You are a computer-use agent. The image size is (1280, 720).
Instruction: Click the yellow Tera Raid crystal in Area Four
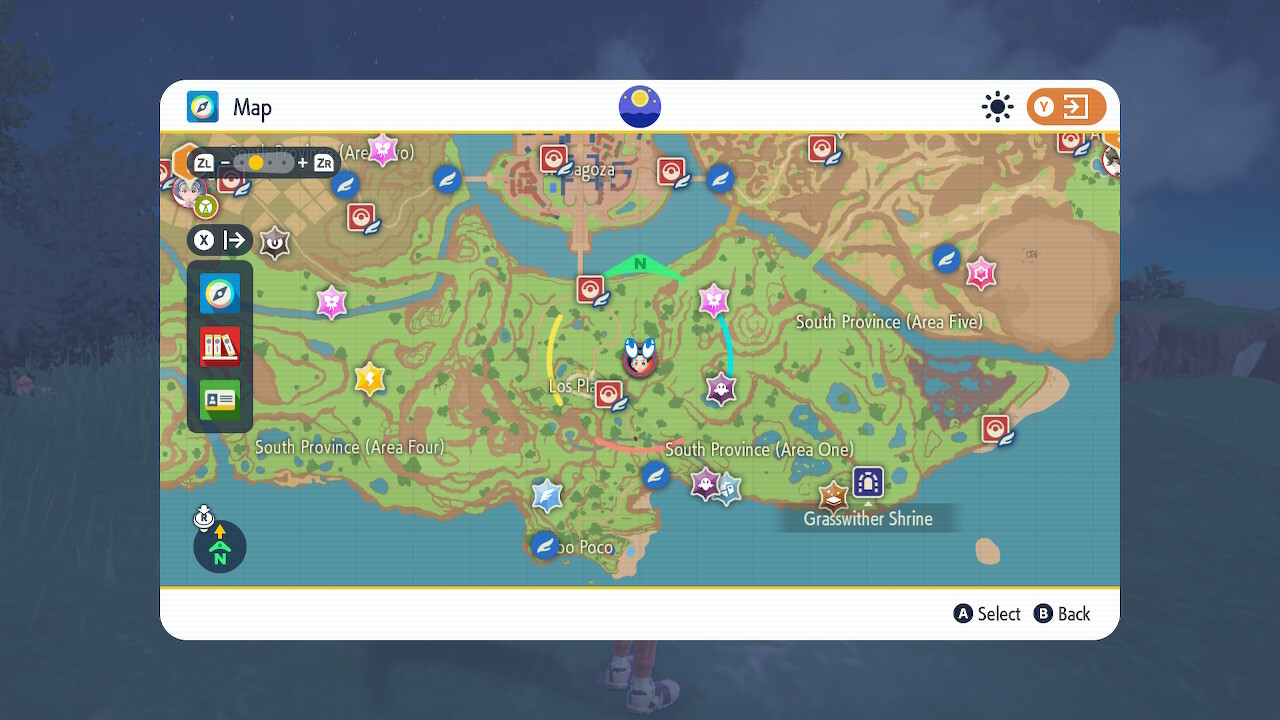pos(370,379)
